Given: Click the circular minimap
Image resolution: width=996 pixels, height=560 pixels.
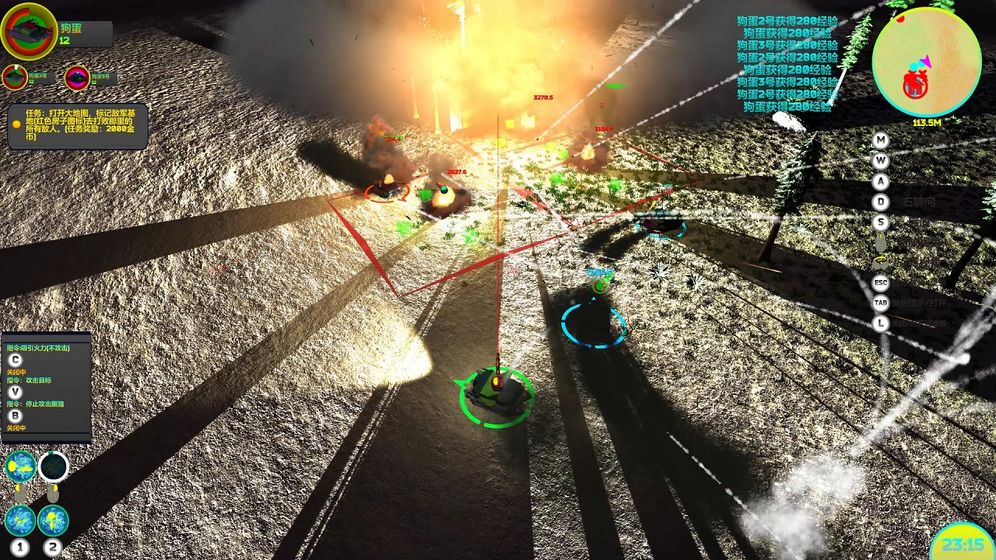Looking at the screenshot, I should 925,62.
